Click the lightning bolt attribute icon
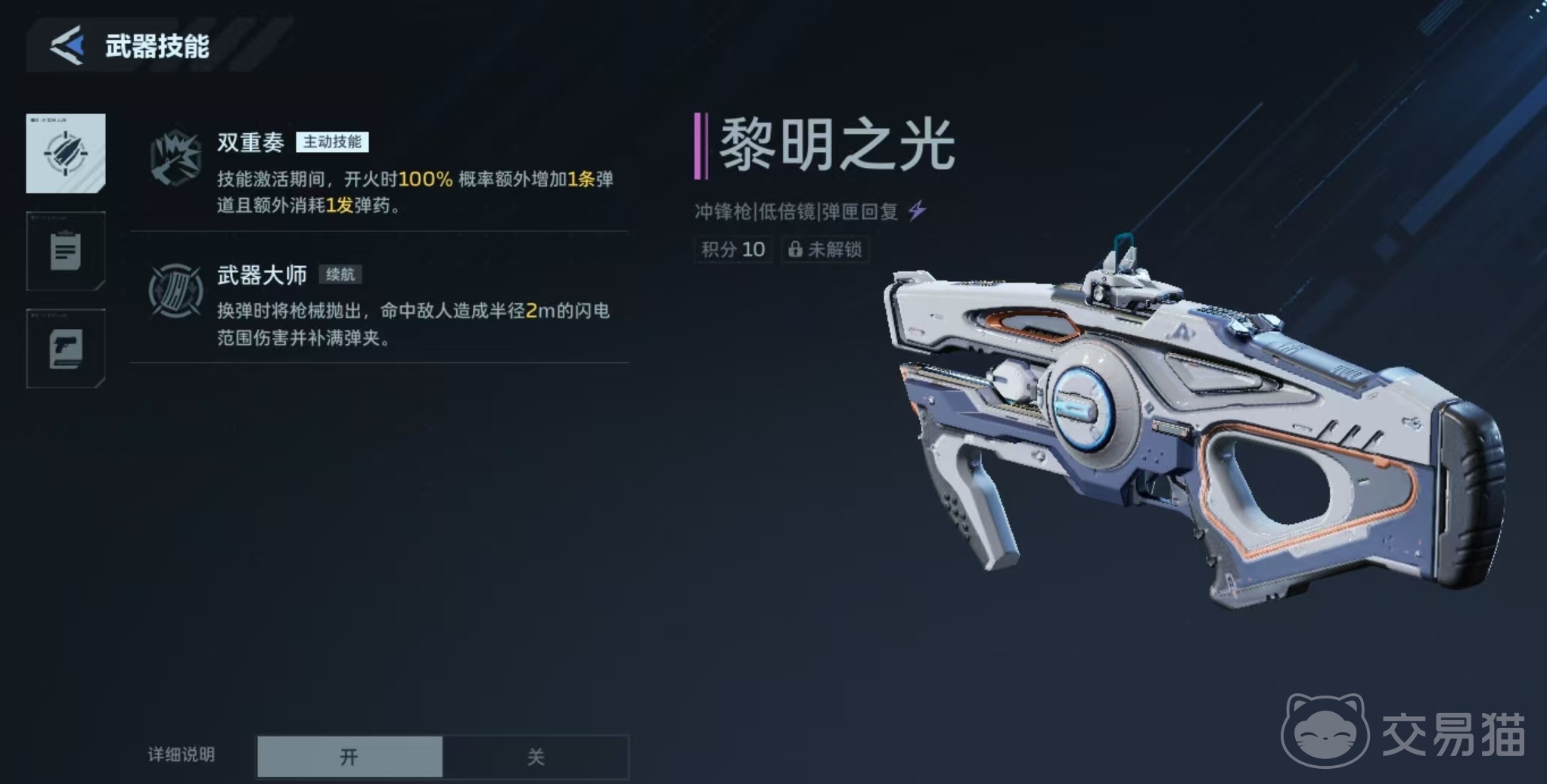This screenshot has width=1547, height=784. click(x=917, y=210)
